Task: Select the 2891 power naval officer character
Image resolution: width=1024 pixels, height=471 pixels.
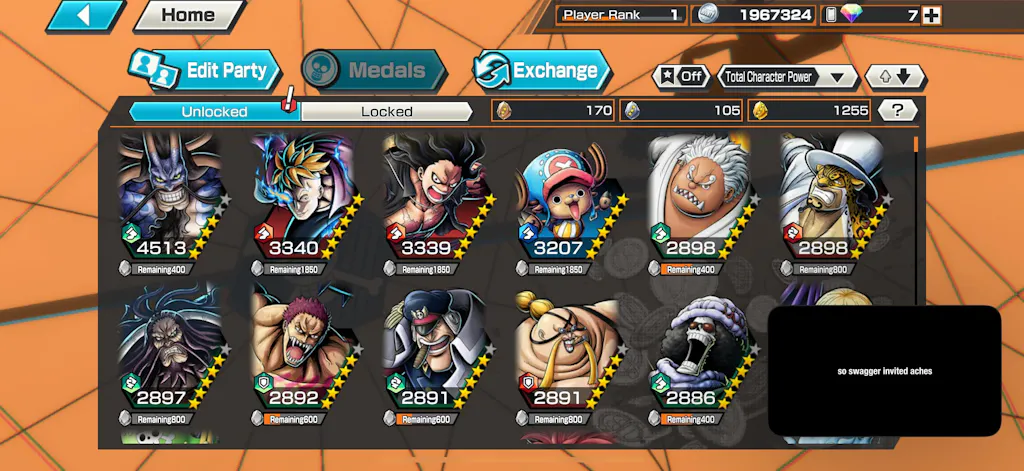Action: (436, 350)
